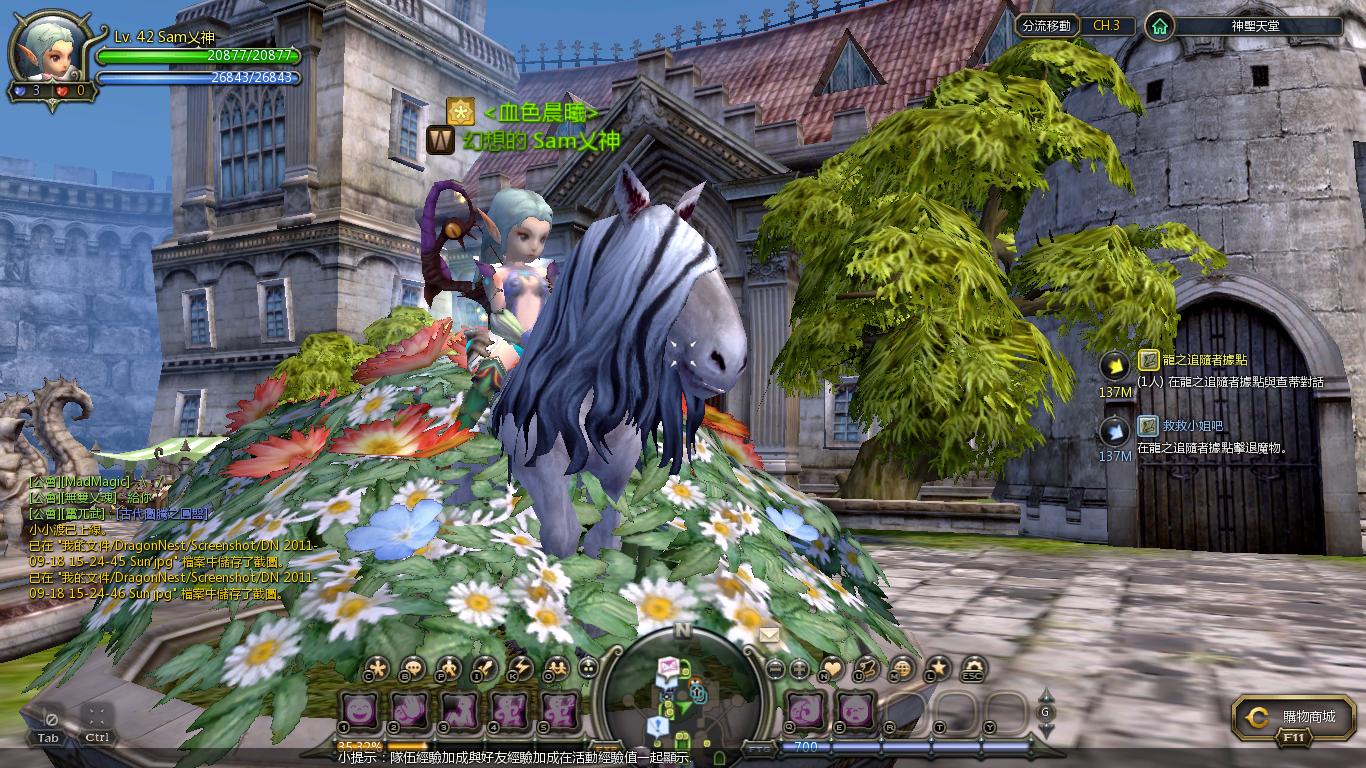
Task: Open the 購物商城 cash shop
Action: pos(1297,717)
